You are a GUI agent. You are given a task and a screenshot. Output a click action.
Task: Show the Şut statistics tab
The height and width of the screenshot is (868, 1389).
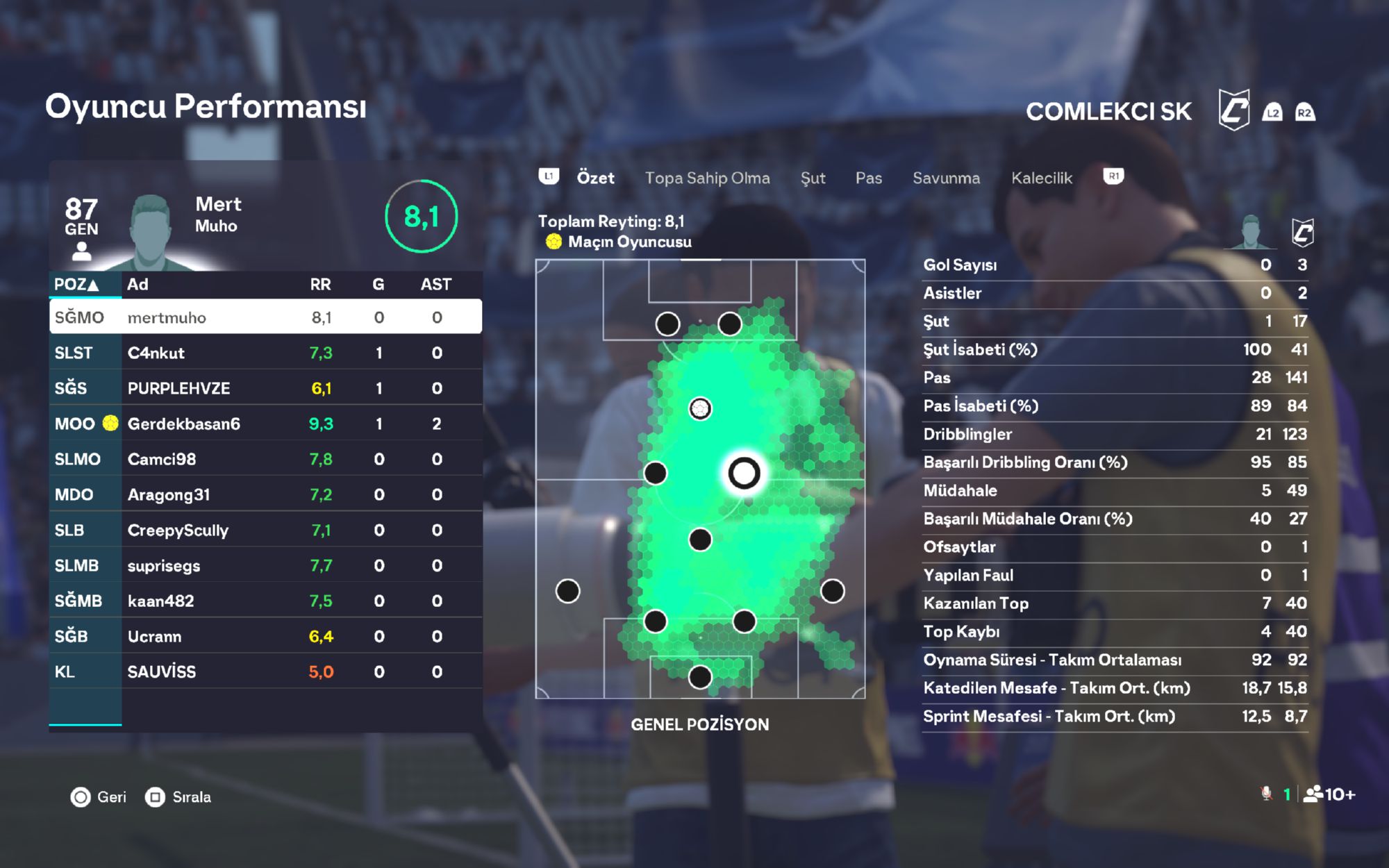(813, 178)
